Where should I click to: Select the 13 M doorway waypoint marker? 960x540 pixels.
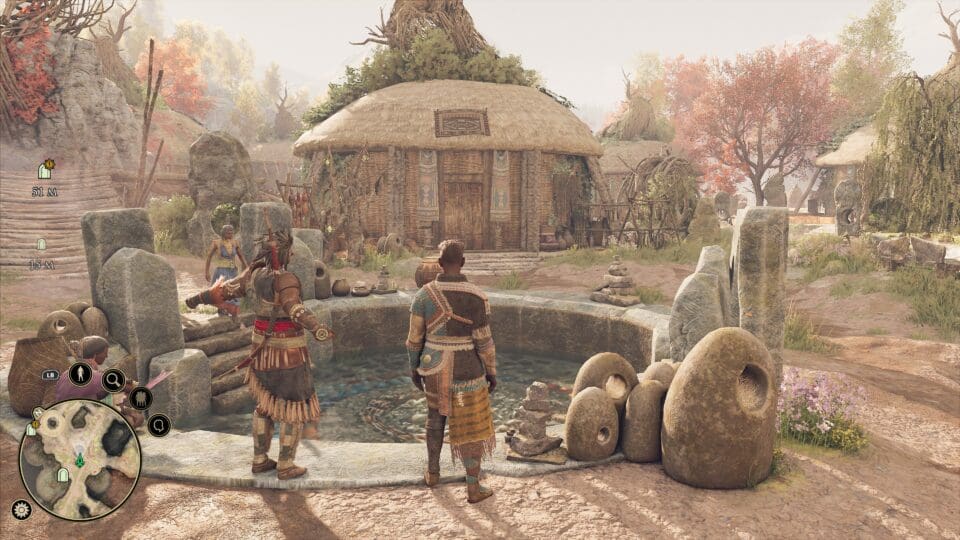click(x=42, y=244)
